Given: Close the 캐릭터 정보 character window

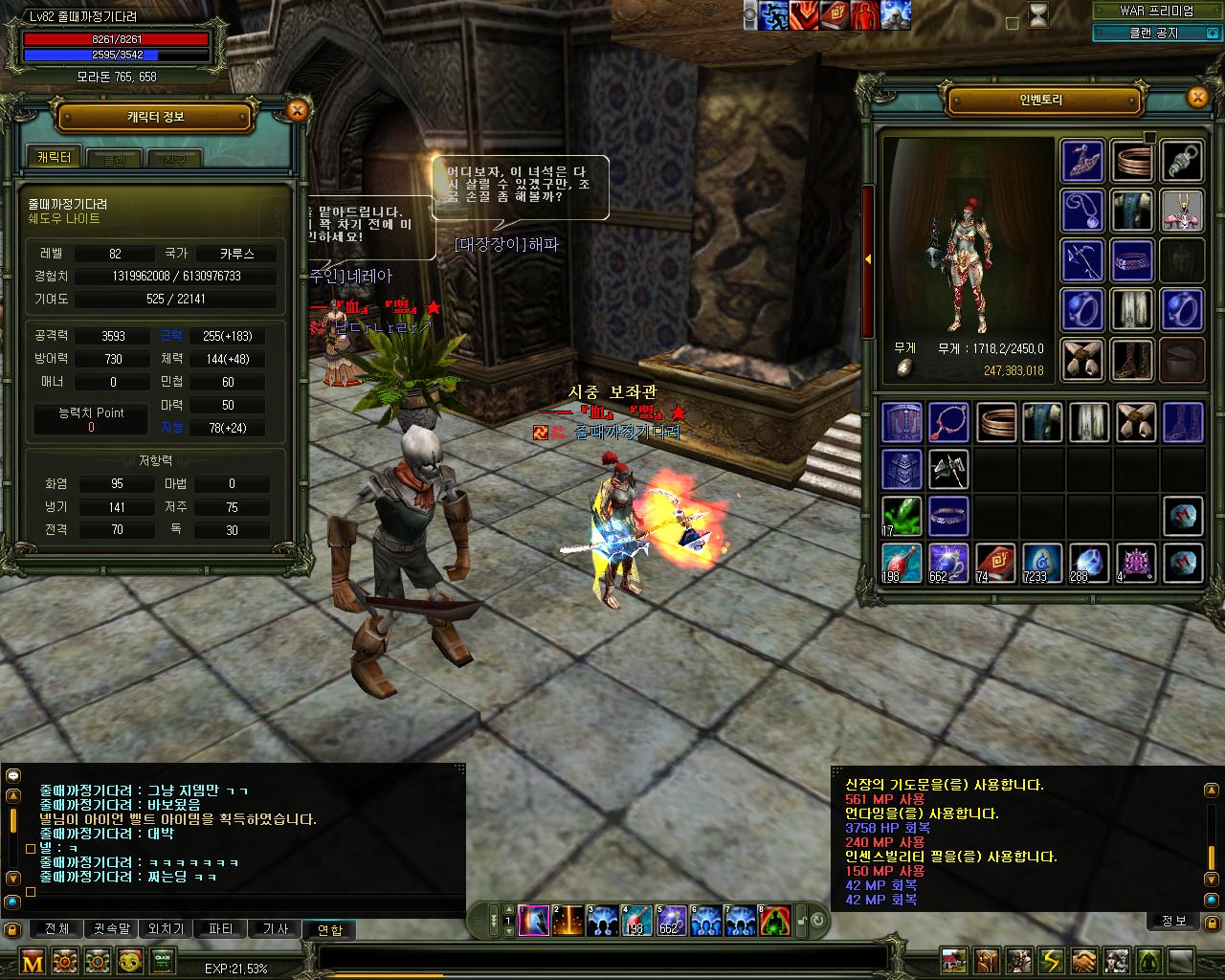Looking at the screenshot, I should [x=297, y=110].
